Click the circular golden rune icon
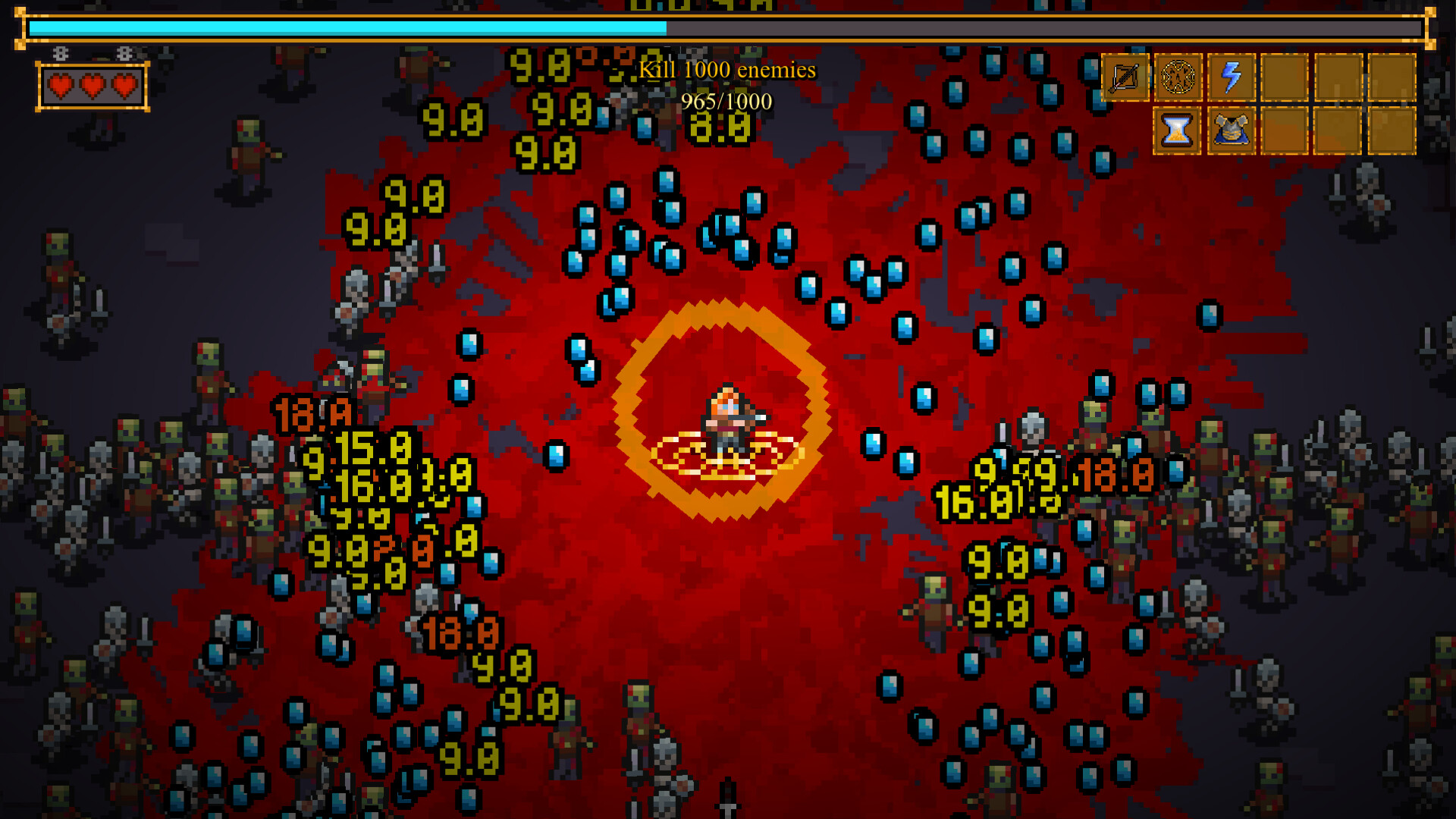1456x819 pixels. point(1178,76)
